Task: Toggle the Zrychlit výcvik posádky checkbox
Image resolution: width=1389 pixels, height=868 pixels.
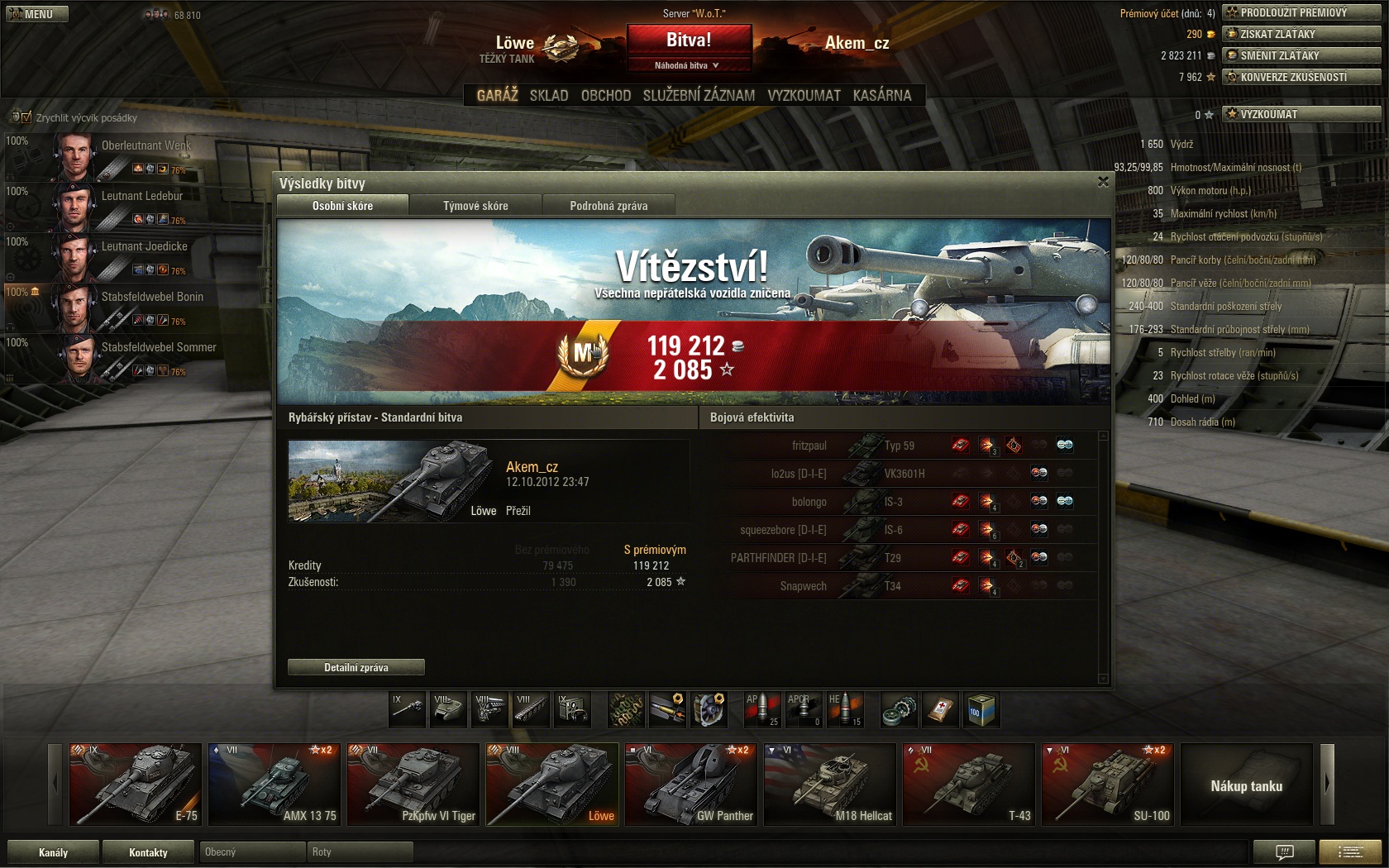Action: pyautogui.click(x=26, y=117)
